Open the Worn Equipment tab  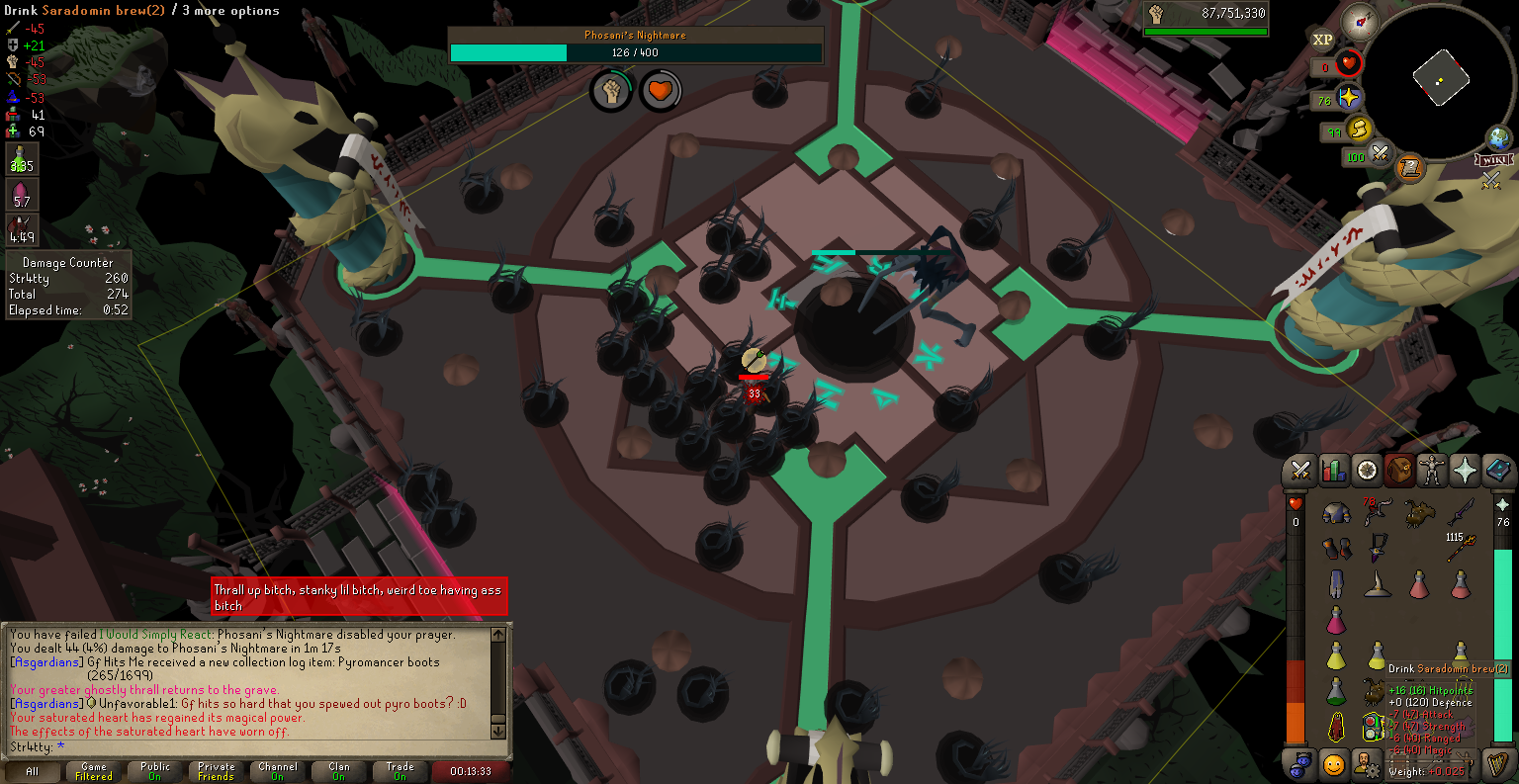(x=1431, y=471)
